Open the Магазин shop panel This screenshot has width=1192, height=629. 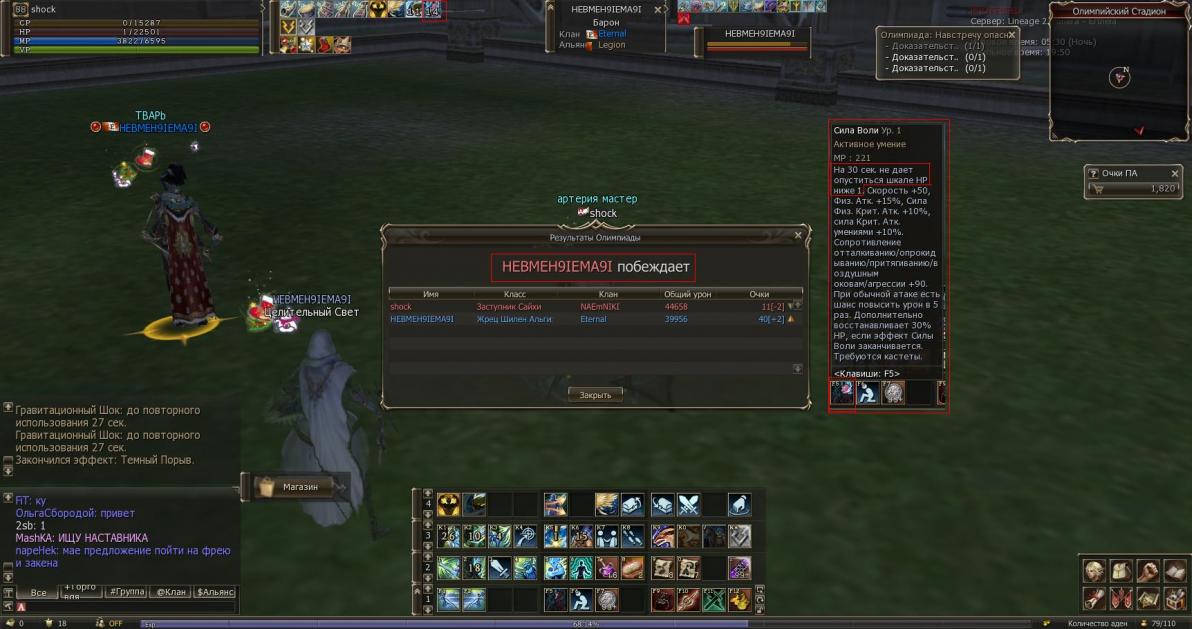(299, 487)
